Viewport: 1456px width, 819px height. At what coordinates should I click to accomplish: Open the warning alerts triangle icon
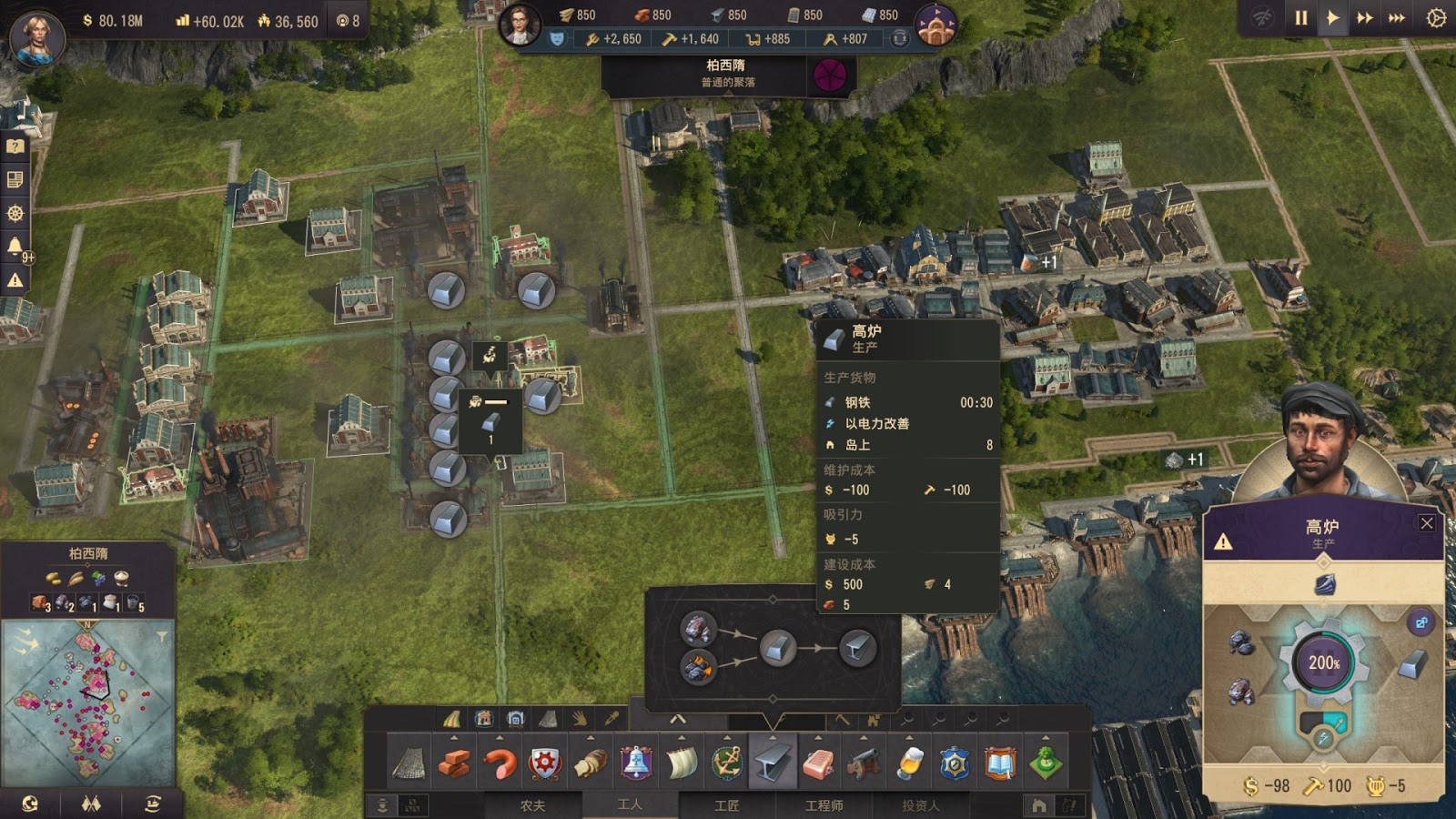15,280
